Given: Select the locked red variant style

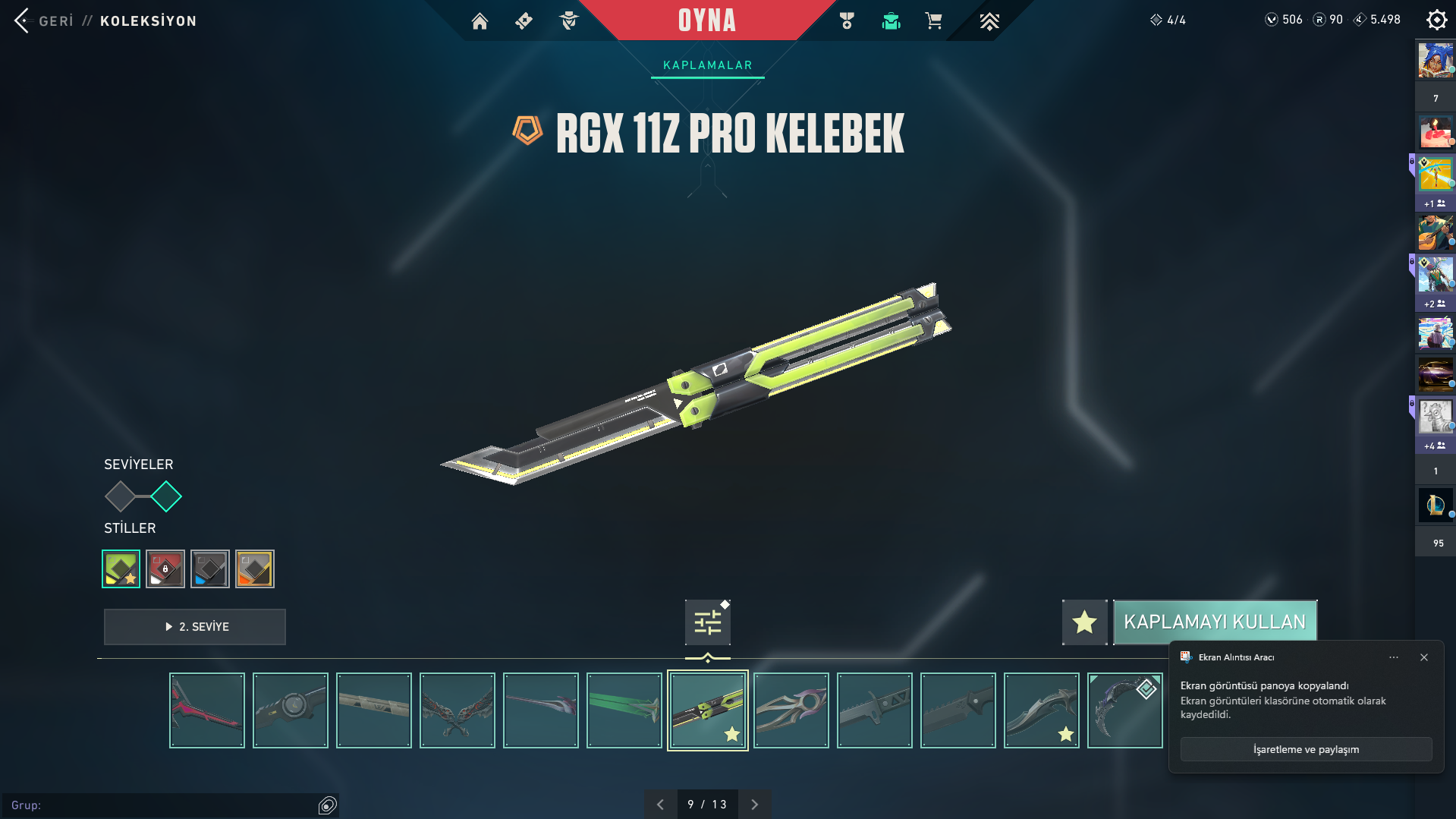Looking at the screenshot, I should tap(165, 569).
